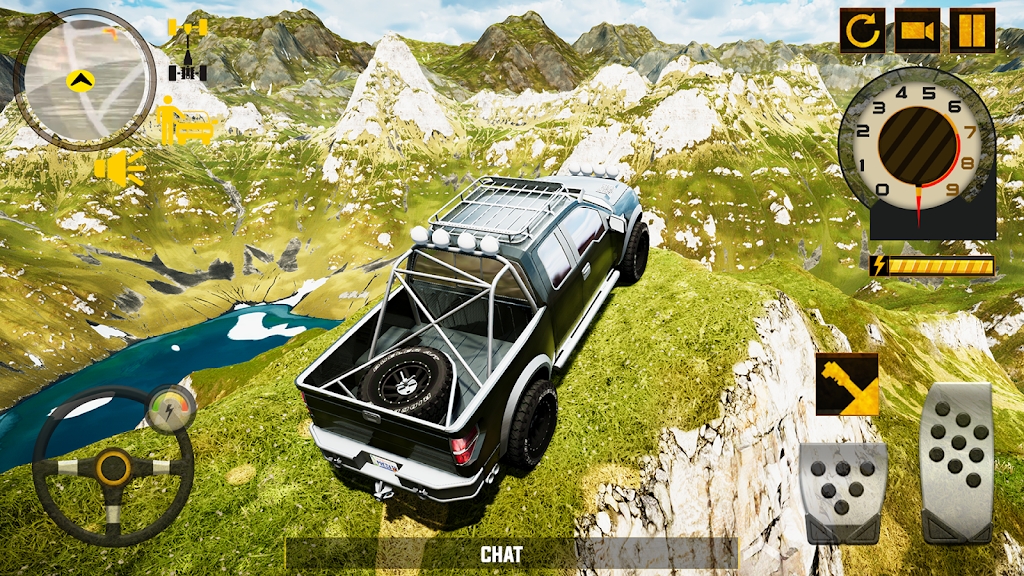This screenshot has height=576, width=1024.
Task: Tap the brake pedal
Action: (842, 492)
